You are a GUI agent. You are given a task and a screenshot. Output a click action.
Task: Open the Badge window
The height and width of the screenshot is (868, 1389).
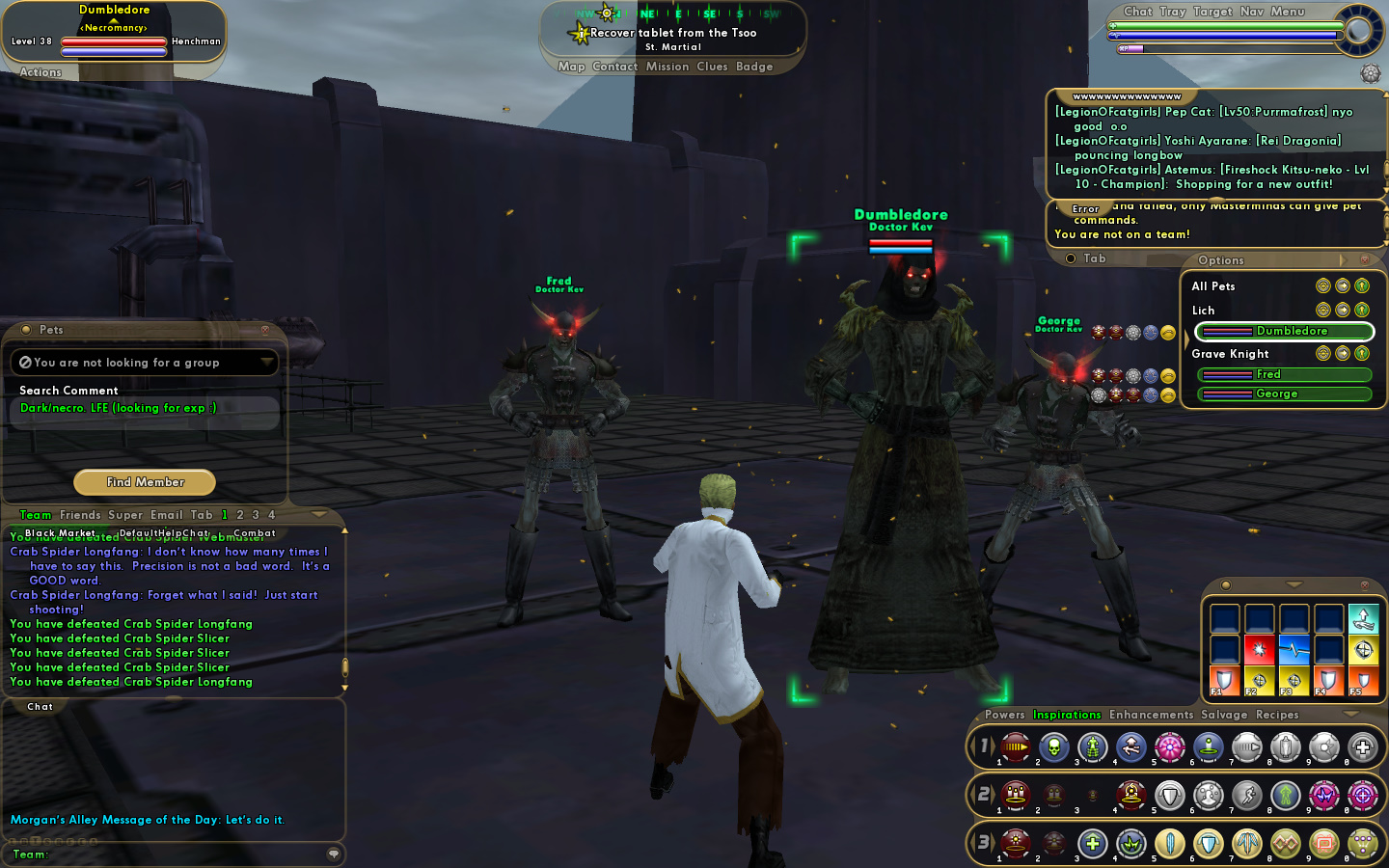click(754, 67)
